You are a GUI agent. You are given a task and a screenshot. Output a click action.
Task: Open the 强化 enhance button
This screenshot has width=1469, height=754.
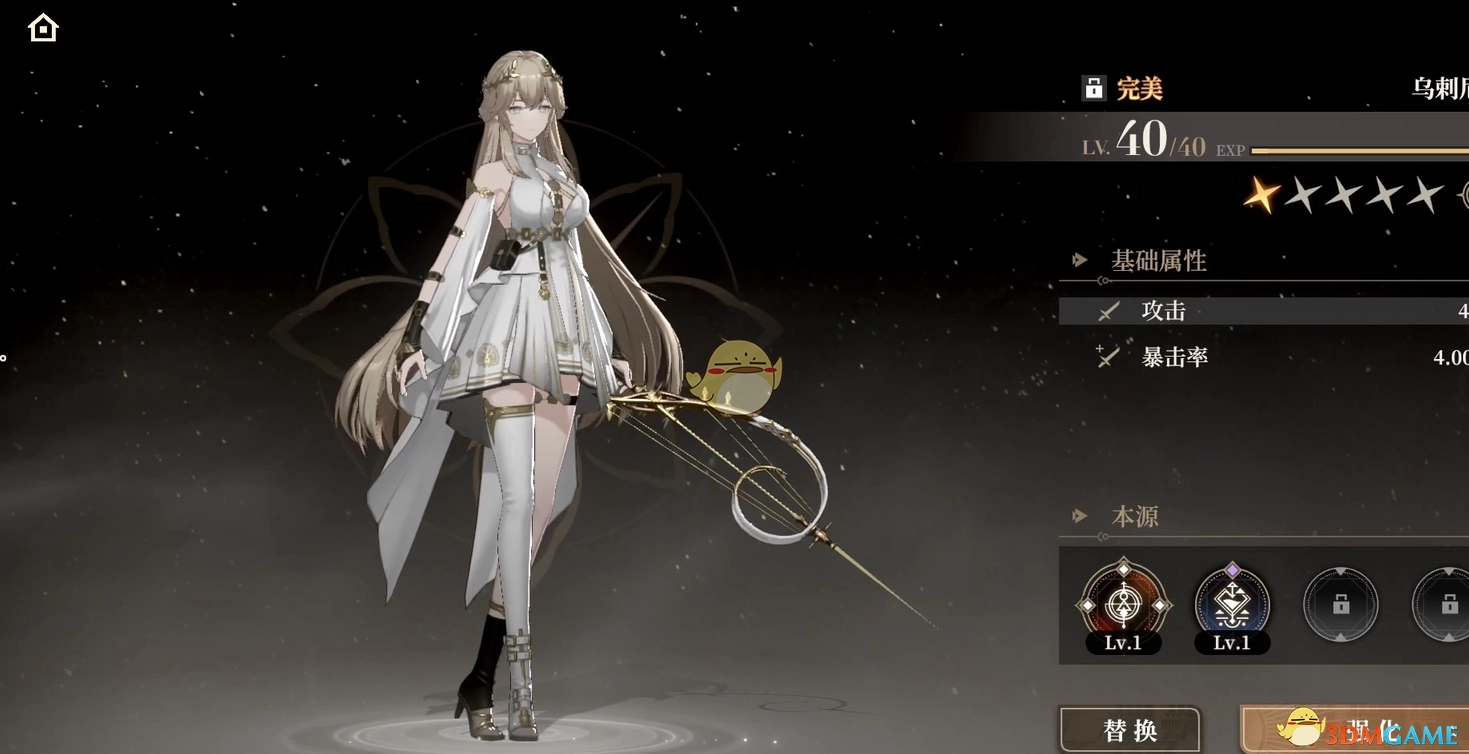(x=1355, y=730)
